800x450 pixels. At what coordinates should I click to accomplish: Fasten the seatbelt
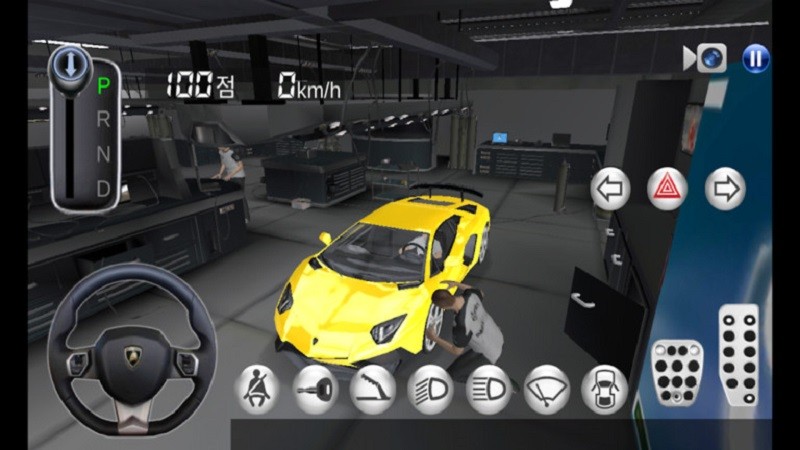257,389
